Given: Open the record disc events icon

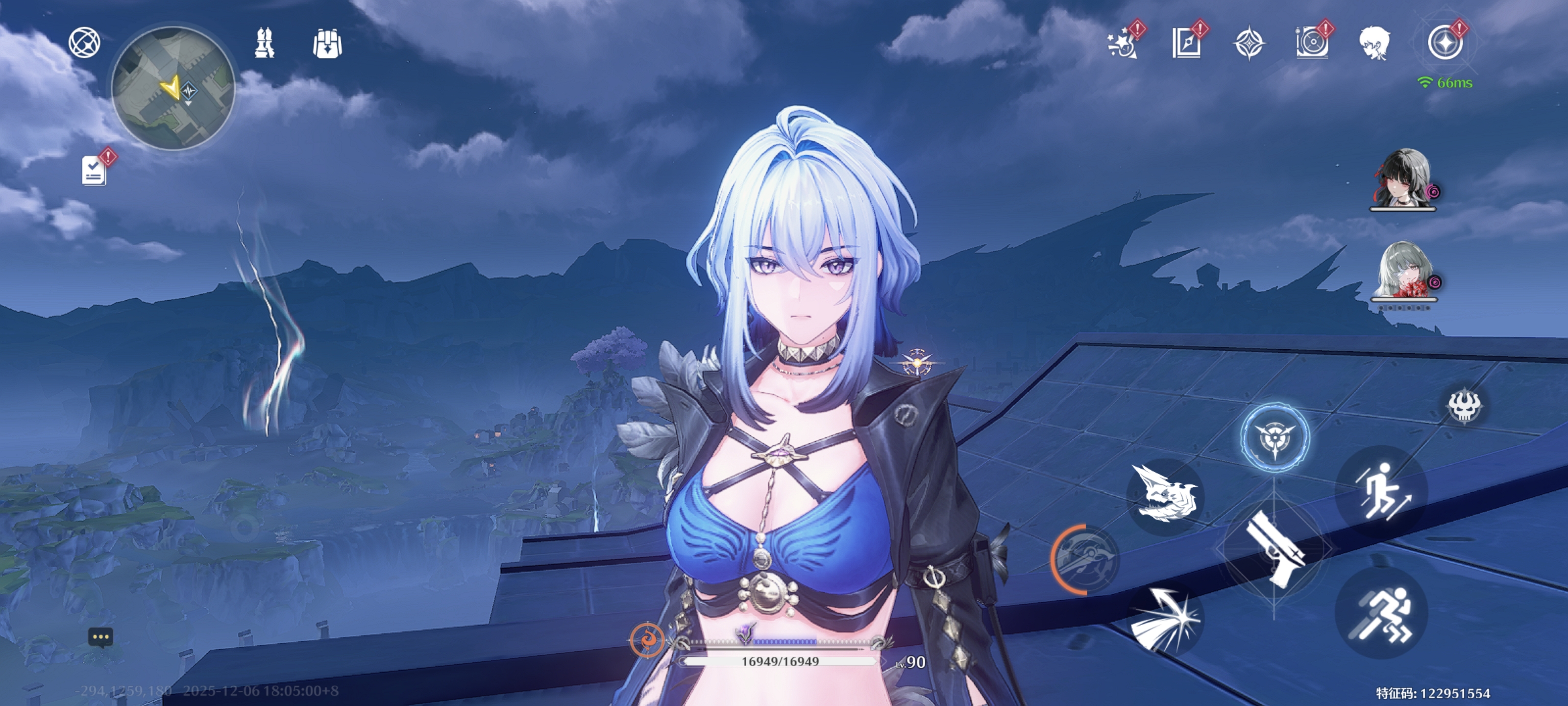Looking at the screenshot, I should (1312, 44).
